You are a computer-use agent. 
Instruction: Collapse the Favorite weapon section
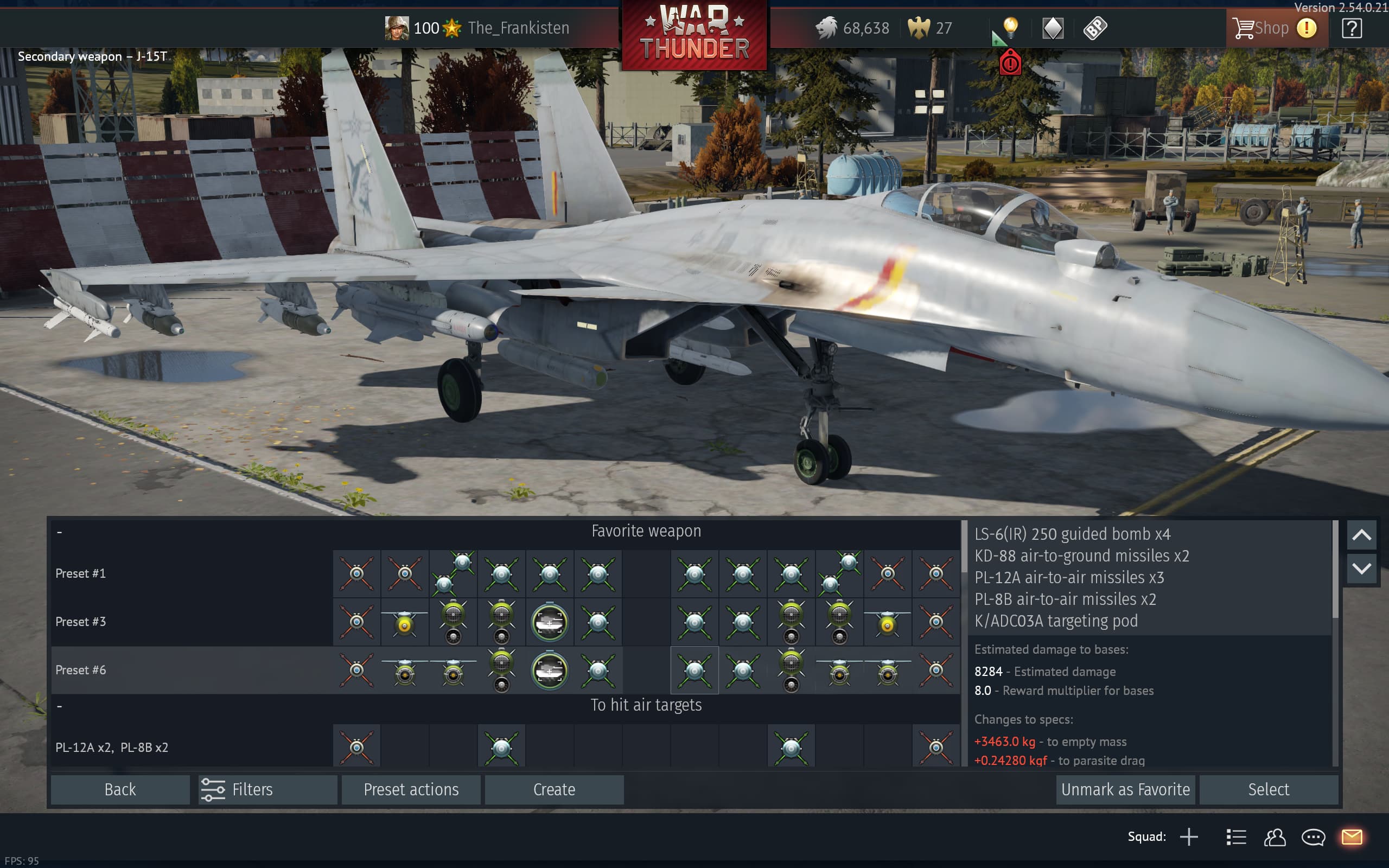pos(60,532)
